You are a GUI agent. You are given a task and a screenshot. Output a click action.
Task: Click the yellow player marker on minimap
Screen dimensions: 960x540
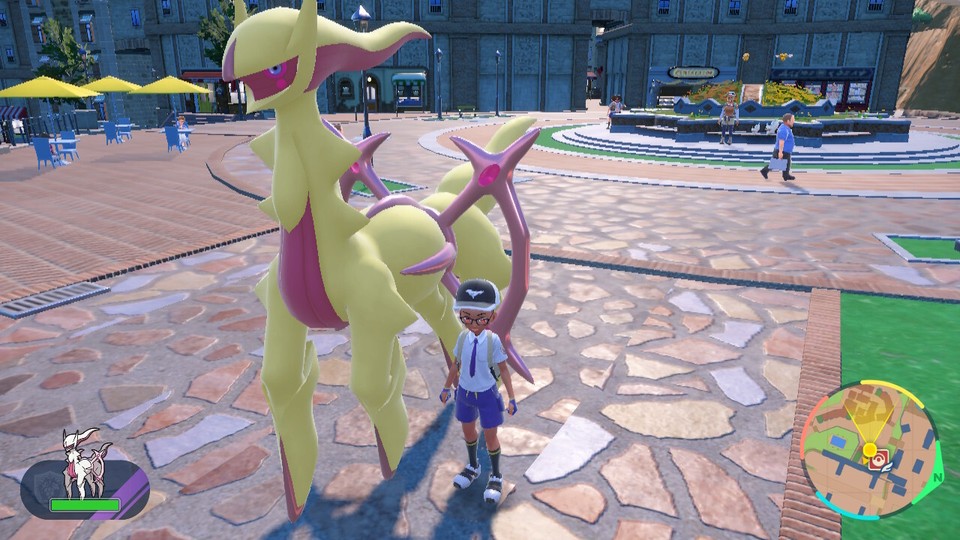point(869,449)
